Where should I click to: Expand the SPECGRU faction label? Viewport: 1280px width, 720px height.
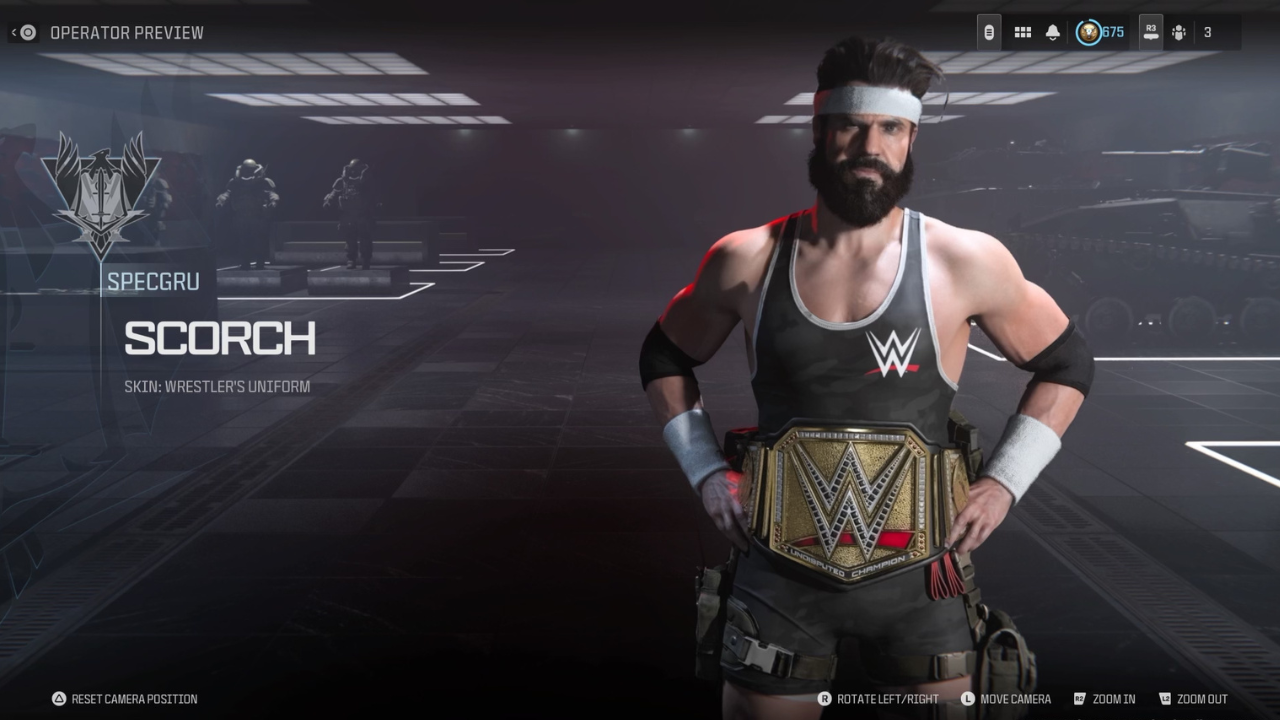click(x=152, y=281)
